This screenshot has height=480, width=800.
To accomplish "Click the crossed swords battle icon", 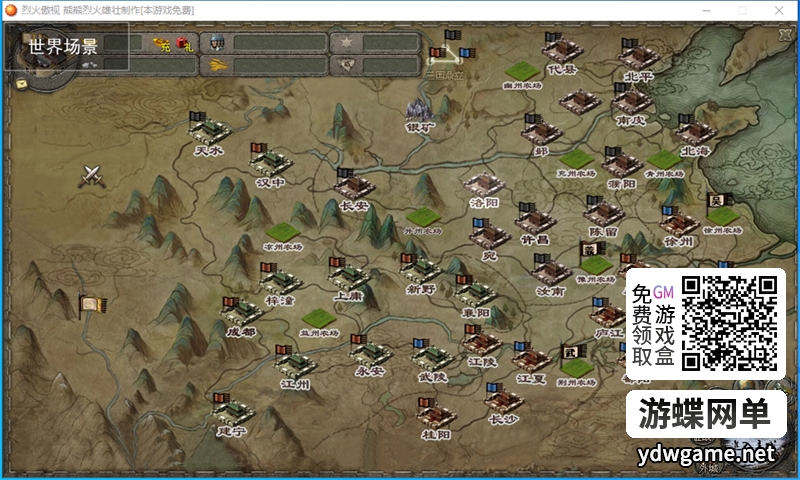I will 94,176.
